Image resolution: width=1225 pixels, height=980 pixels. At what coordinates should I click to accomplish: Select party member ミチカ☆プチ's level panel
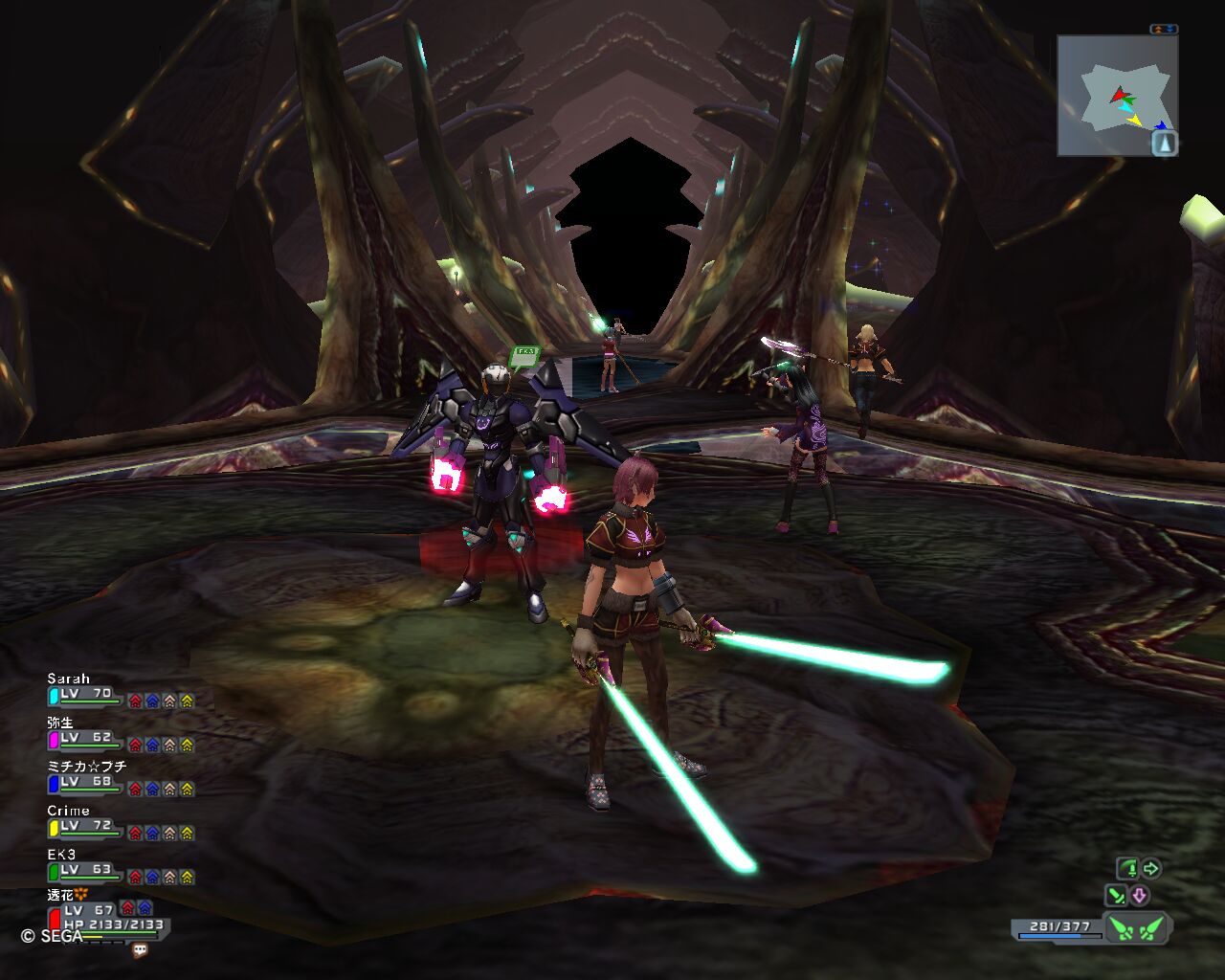(x=86, y=783)
